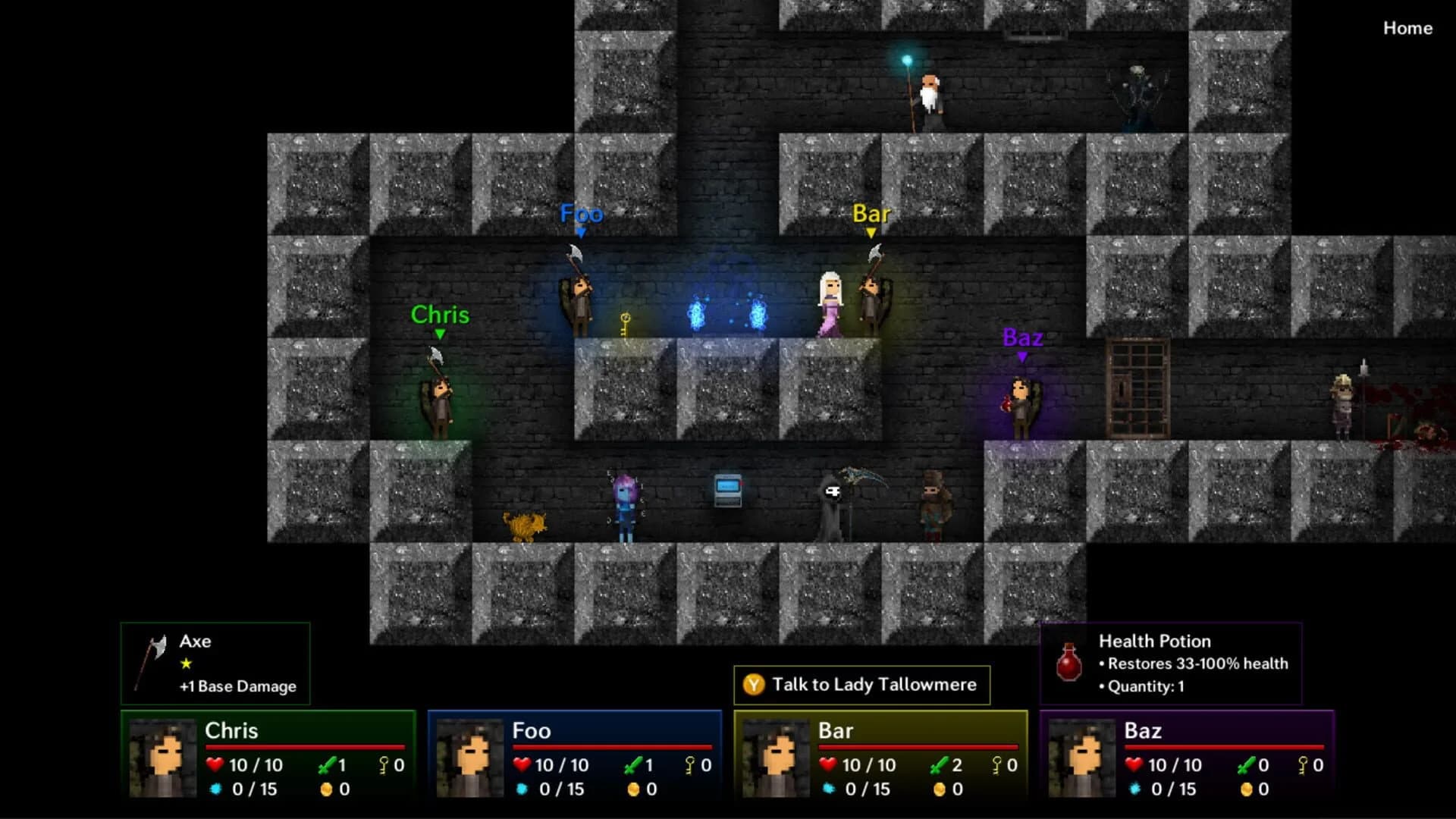Click Foo's heart health icon

[523, 765]
